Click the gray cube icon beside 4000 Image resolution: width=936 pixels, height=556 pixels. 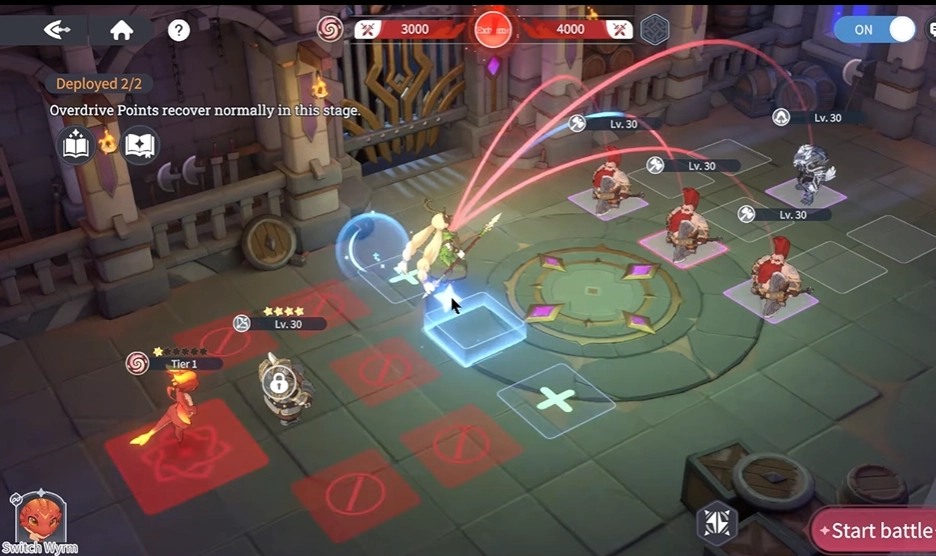[x=654, y=29]
